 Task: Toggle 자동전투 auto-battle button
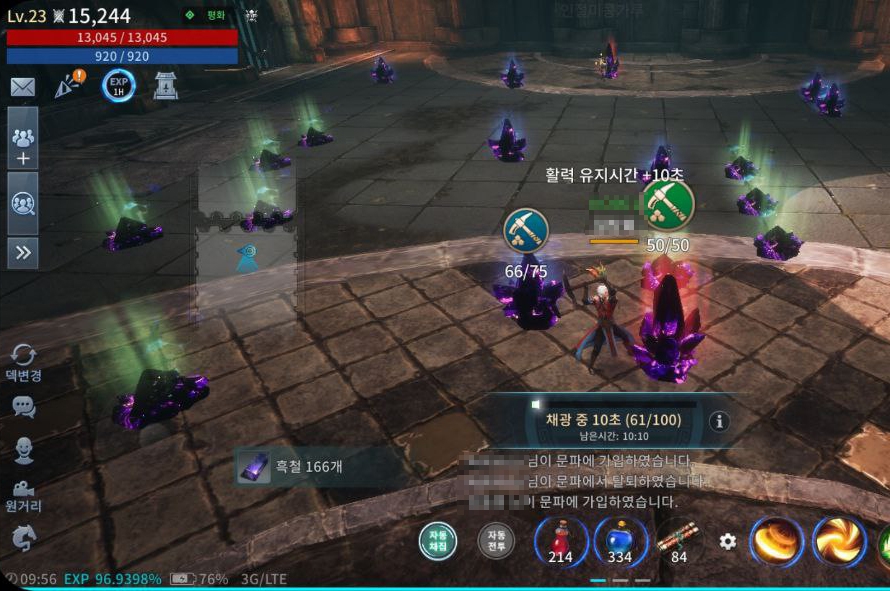click(495, 541)
